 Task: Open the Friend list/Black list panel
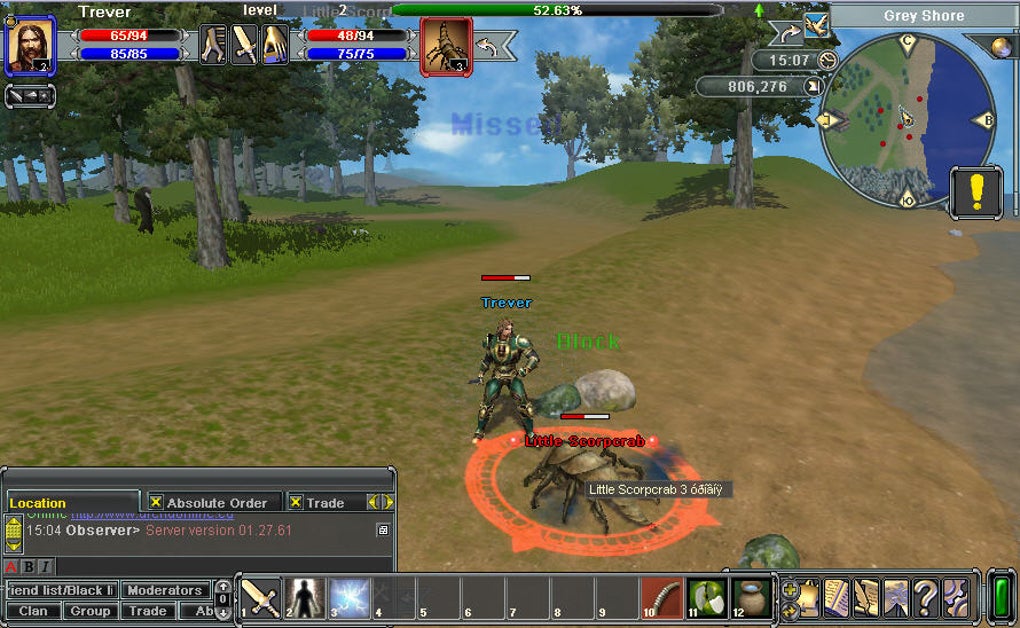(x=61, y=590)
